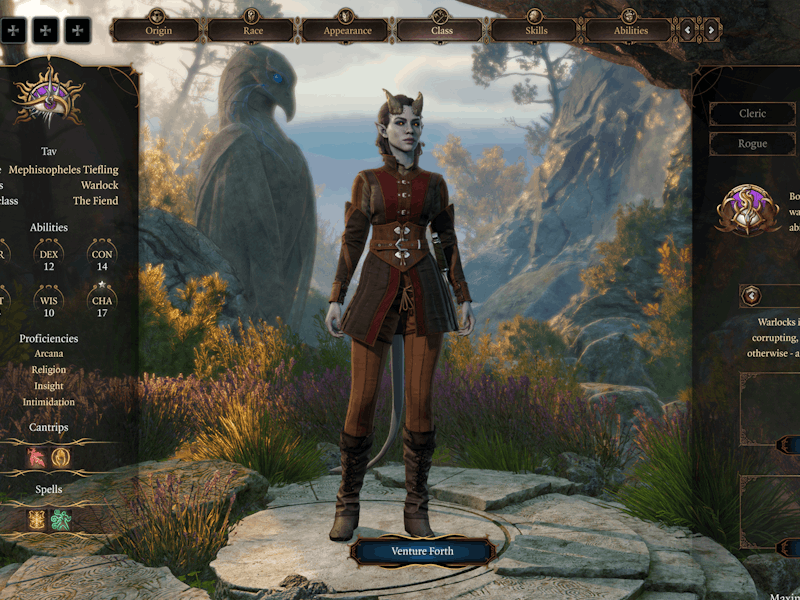Image resolution: width=800 pixels, height=600 pixels.
Task: Click the Warlock class emblem in right panel
Action: click(x=748, y=211)
